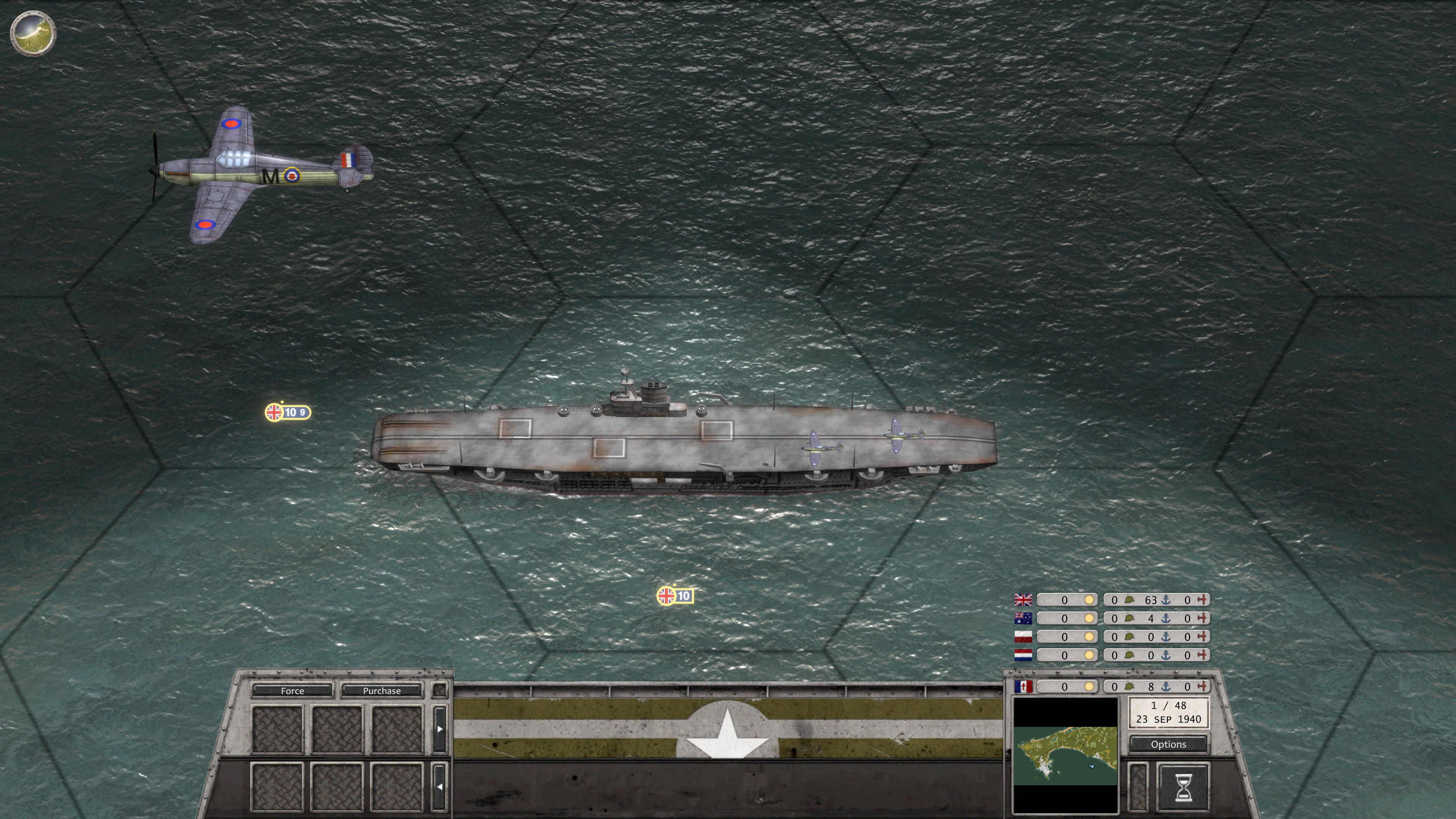The height and width of the screenshot is (819, 1456).
Task: Open the Options menu
Action: pos(1168,744)
